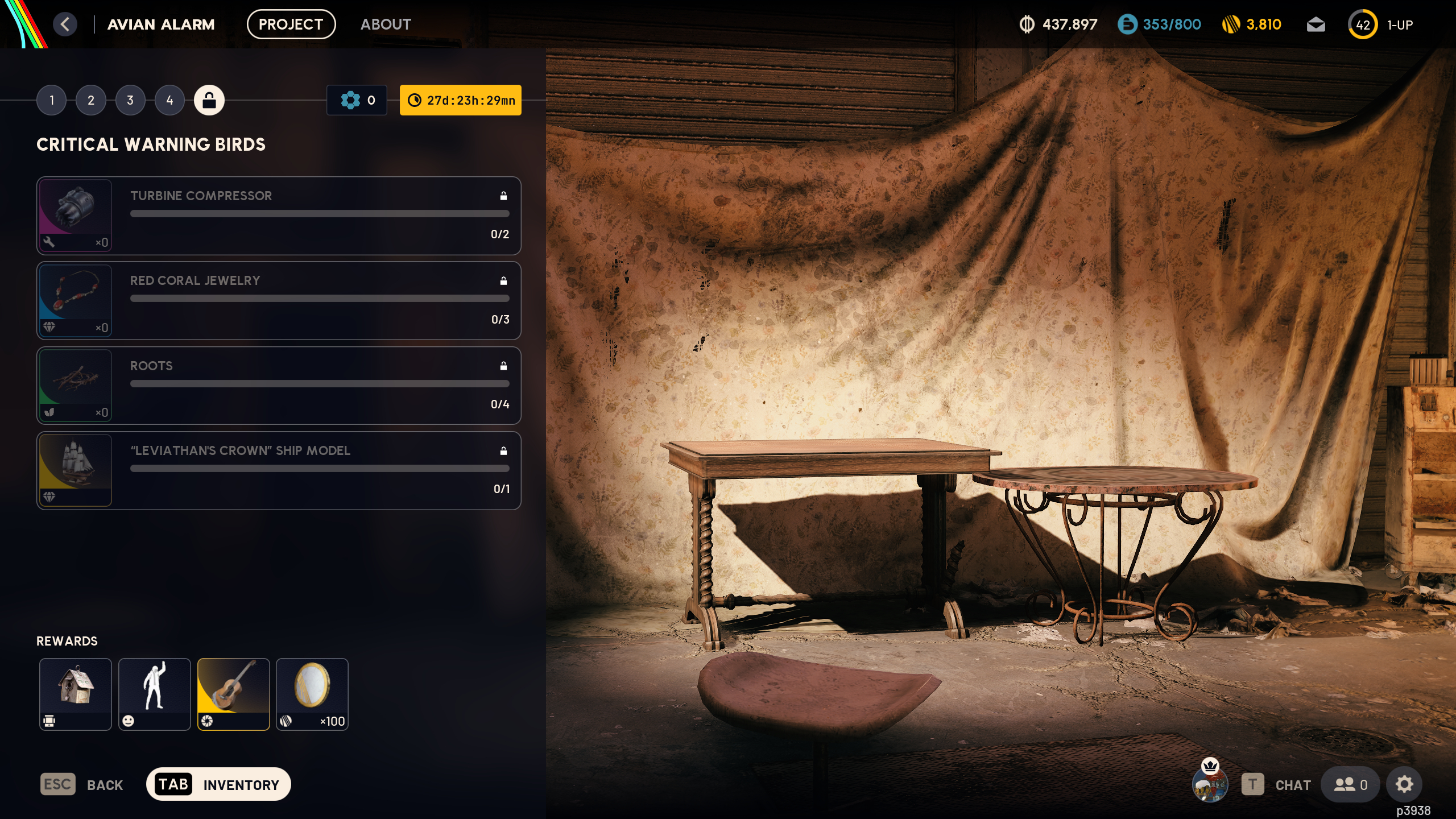This screenshot has width=1456, height=819.
Task: Click the coins icon showing 3,810
Action: pyautogui.click(x=1232, y=24)
